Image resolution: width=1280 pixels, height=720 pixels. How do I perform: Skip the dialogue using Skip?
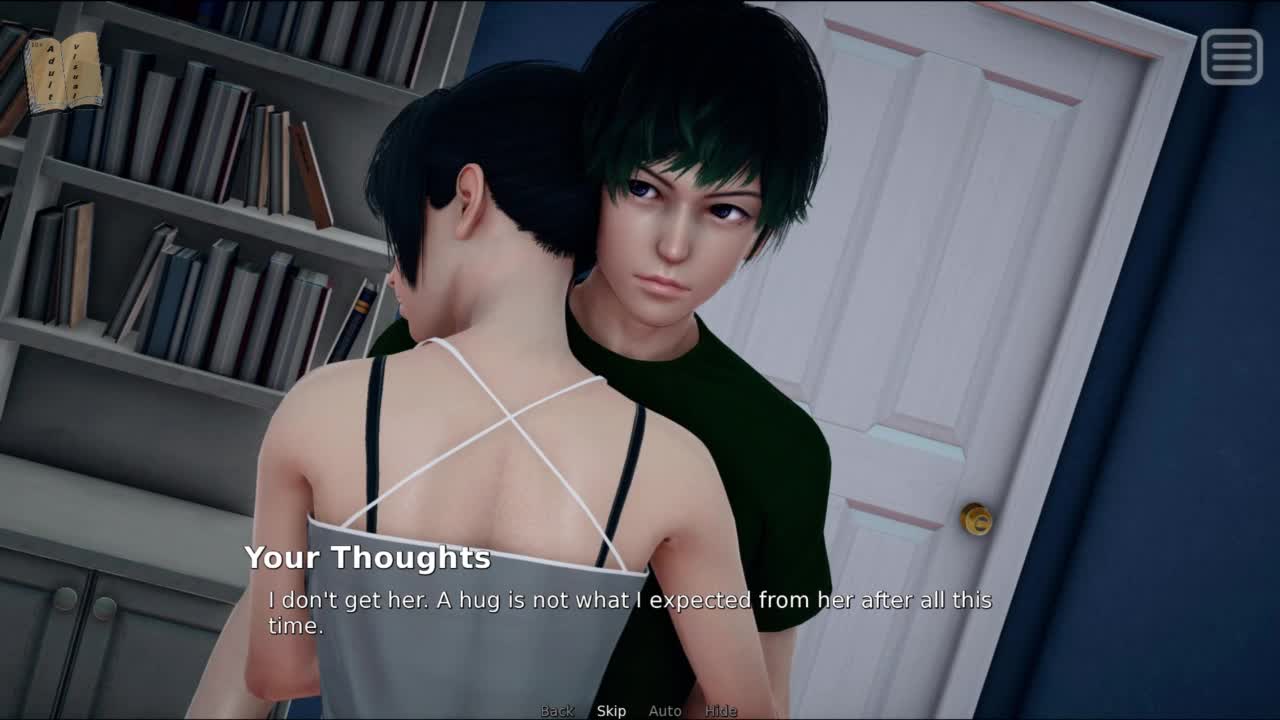(611, 711)
